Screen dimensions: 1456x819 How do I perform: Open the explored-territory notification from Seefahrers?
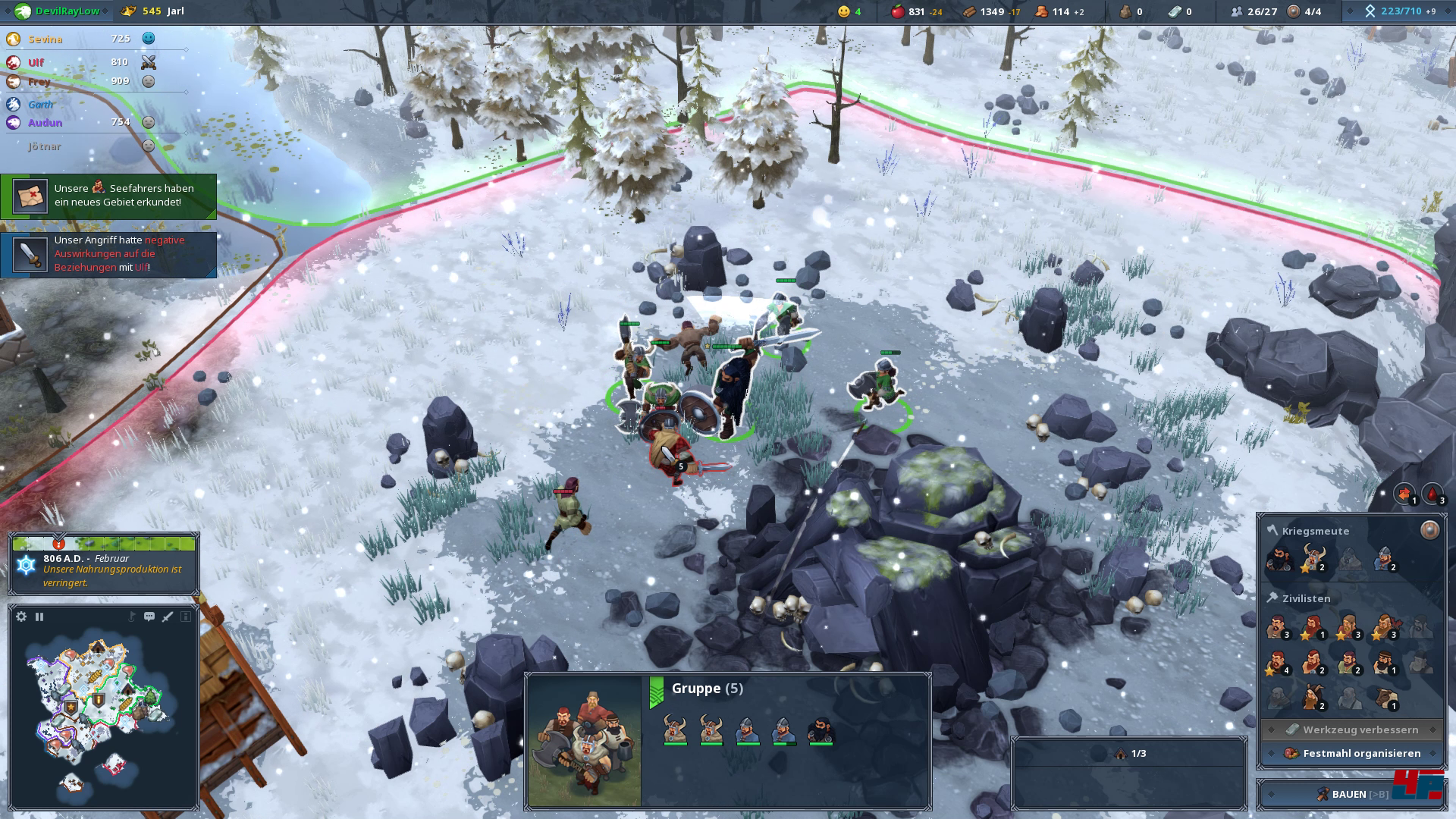108,196
